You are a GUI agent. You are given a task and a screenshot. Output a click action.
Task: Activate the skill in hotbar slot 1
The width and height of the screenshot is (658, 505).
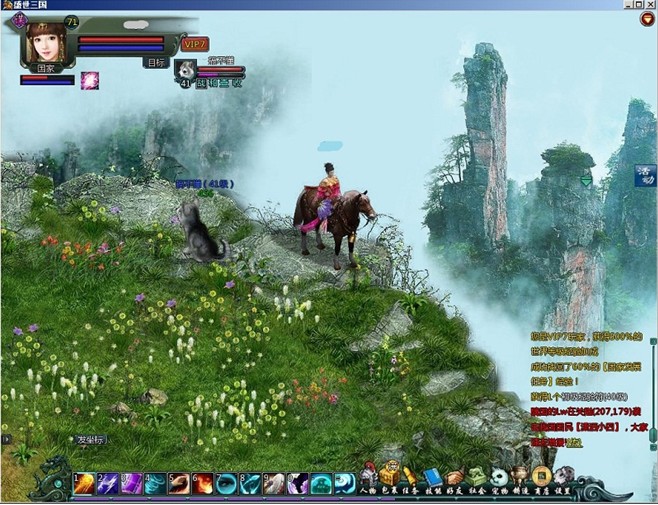(82, 483)
